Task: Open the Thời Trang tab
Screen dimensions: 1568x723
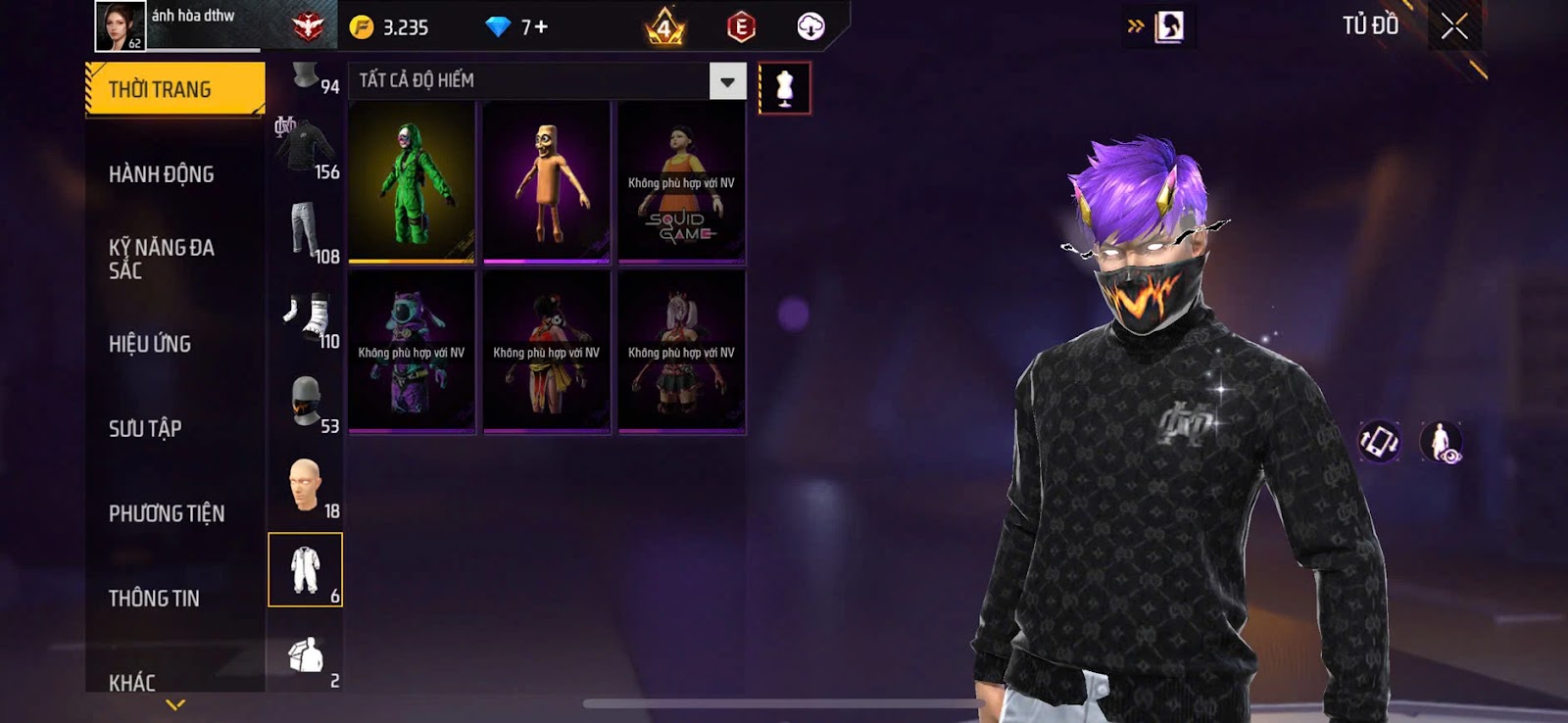Action: point(174,89)
